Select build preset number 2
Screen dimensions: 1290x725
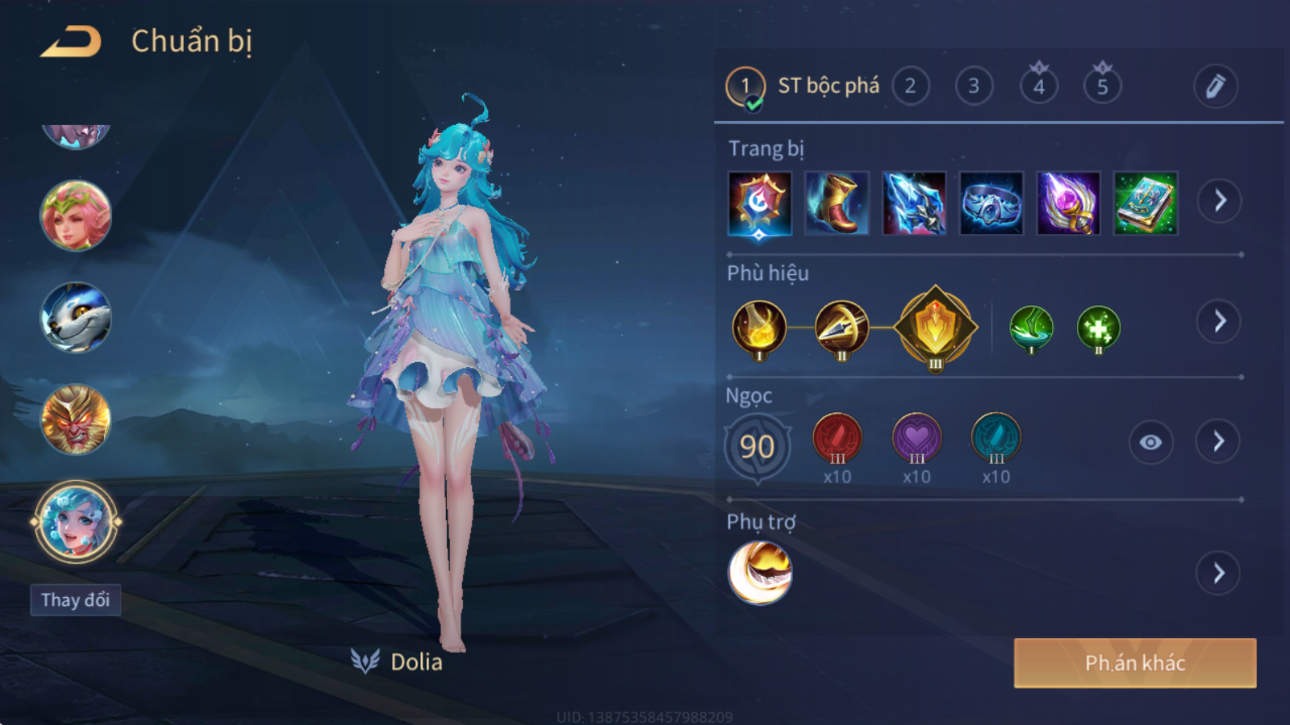[x=910, y=86]
